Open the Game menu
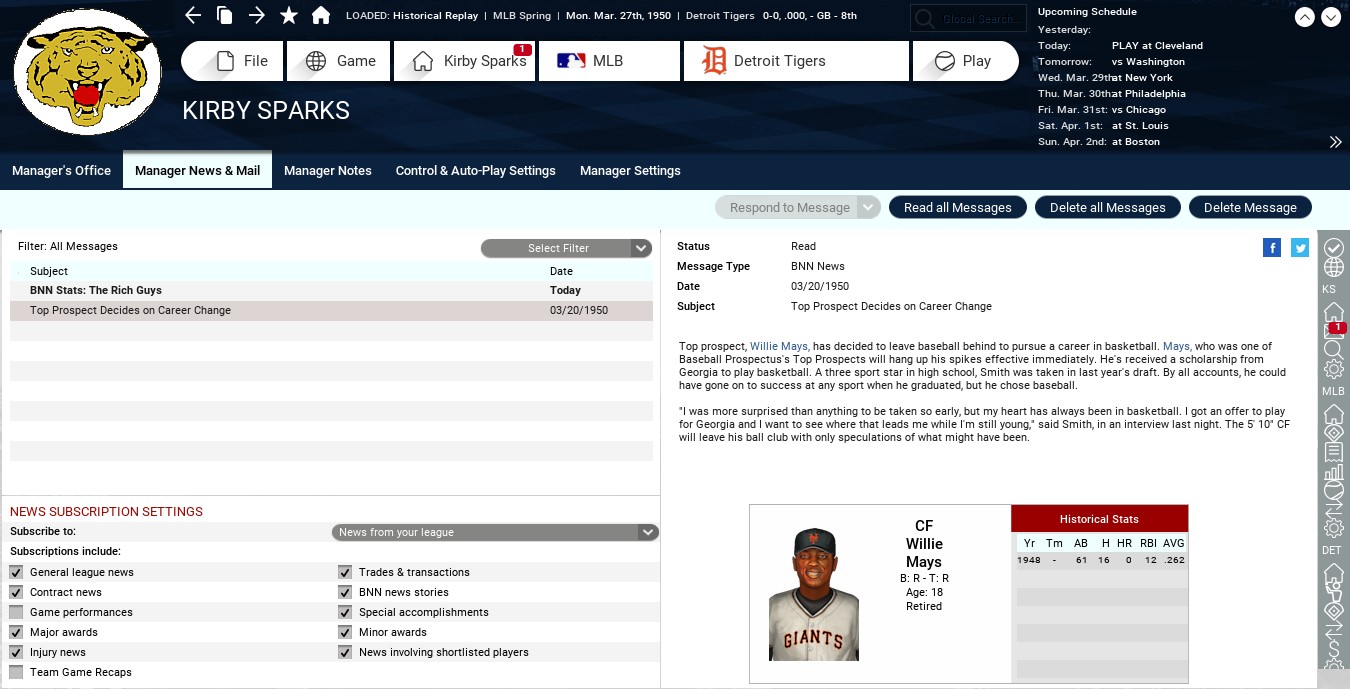The image size is (1350, 689). (x=340, y=61)
